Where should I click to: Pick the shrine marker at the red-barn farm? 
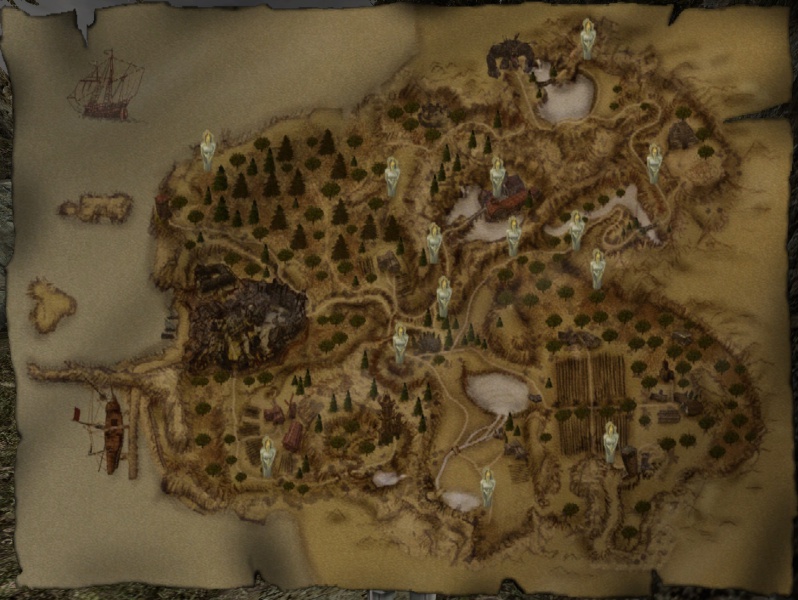pos(268,456)
